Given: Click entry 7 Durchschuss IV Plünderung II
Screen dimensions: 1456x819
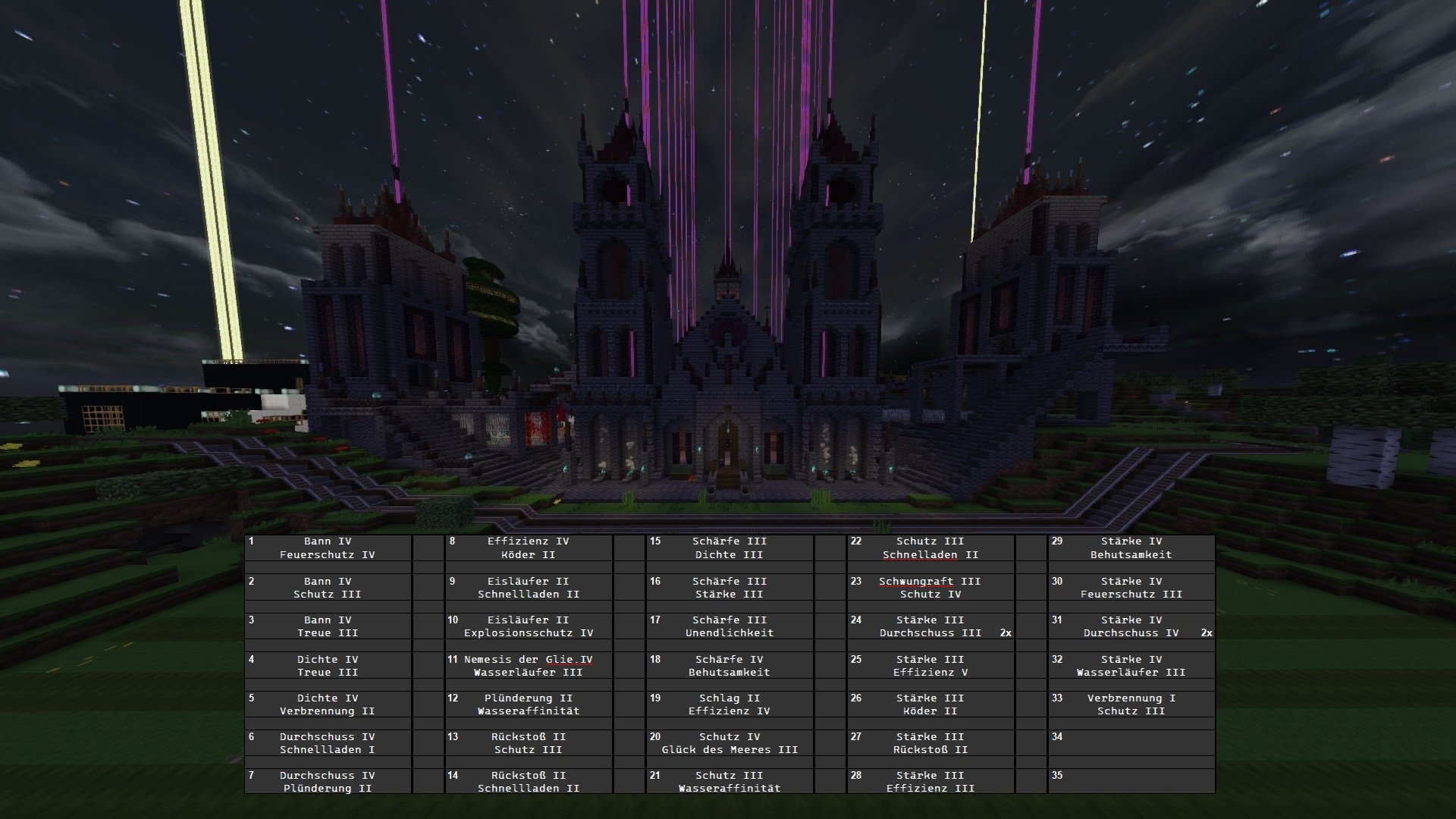Looking at the screenshot, I should coord(328,782).
